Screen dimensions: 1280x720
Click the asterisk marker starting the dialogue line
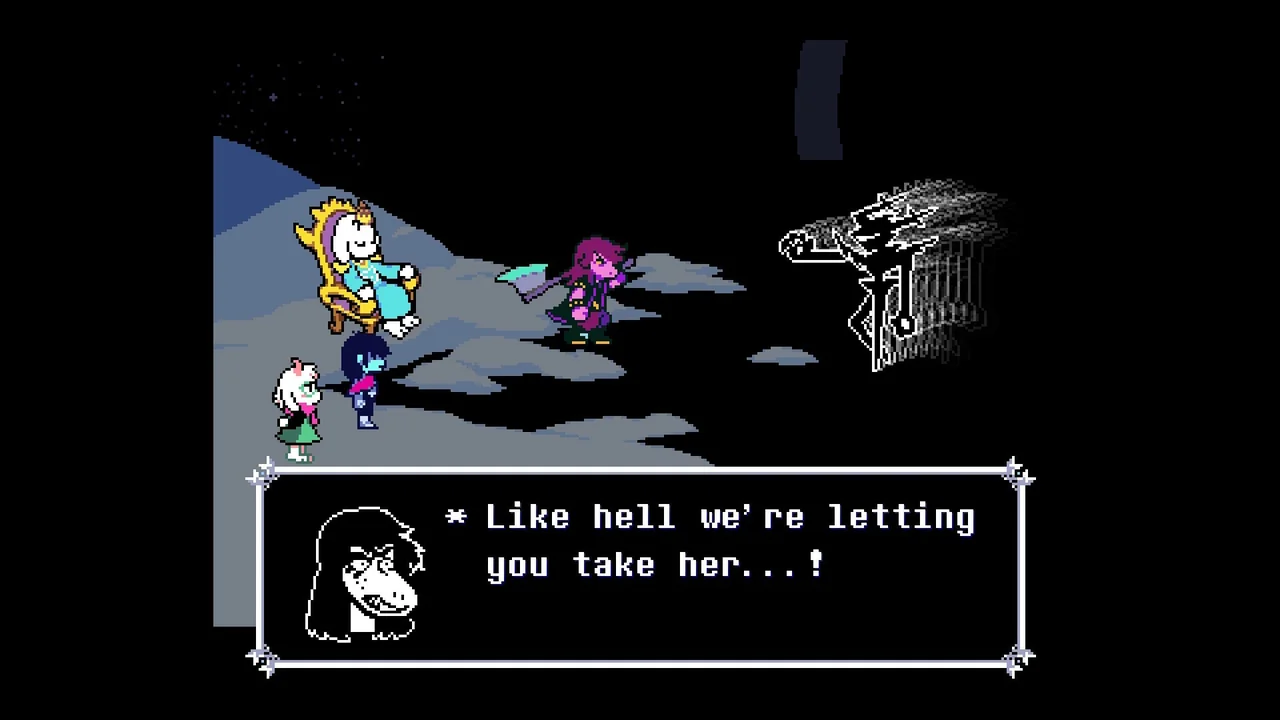coord(458,517)
